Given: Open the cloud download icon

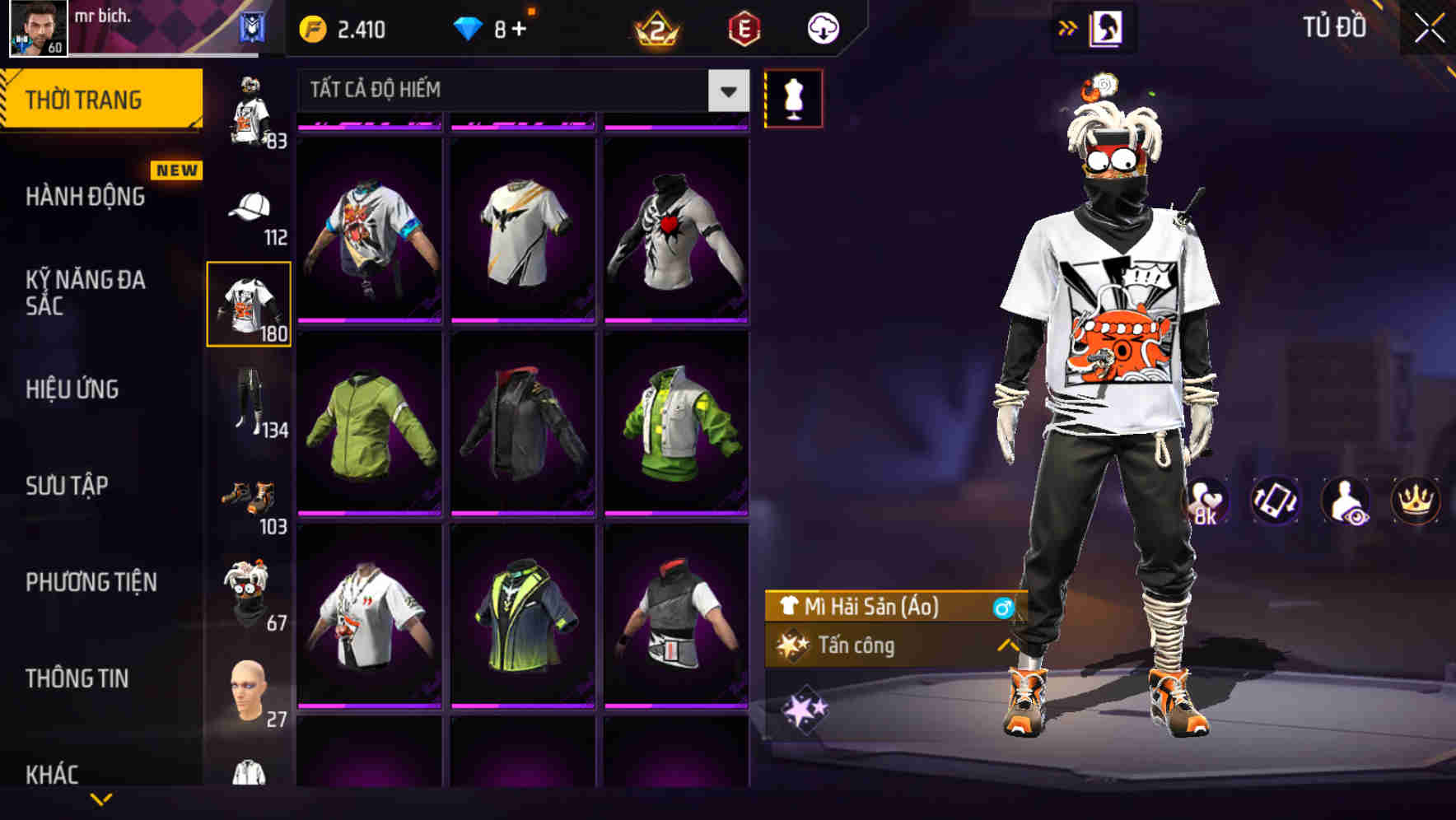Looking at the screenshot, I should tap(821, 26).
